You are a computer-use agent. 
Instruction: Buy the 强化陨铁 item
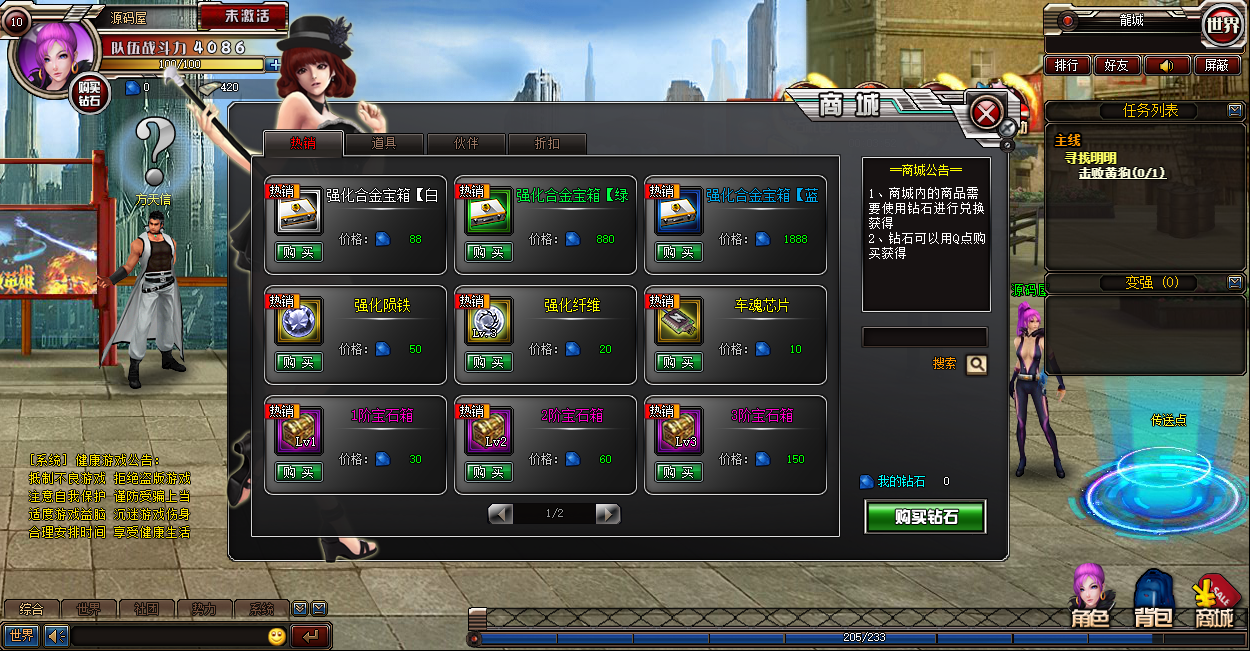(x=298, y=362)
